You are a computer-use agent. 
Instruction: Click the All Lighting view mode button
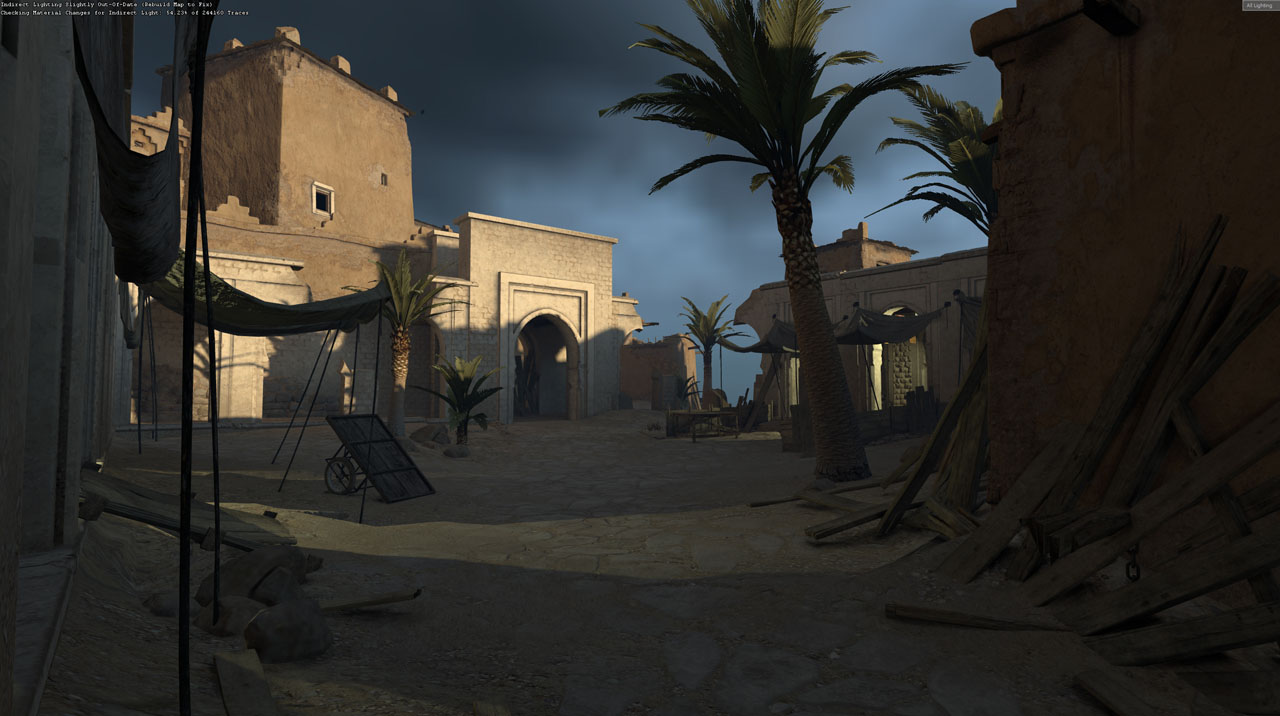click(1259, 6)
